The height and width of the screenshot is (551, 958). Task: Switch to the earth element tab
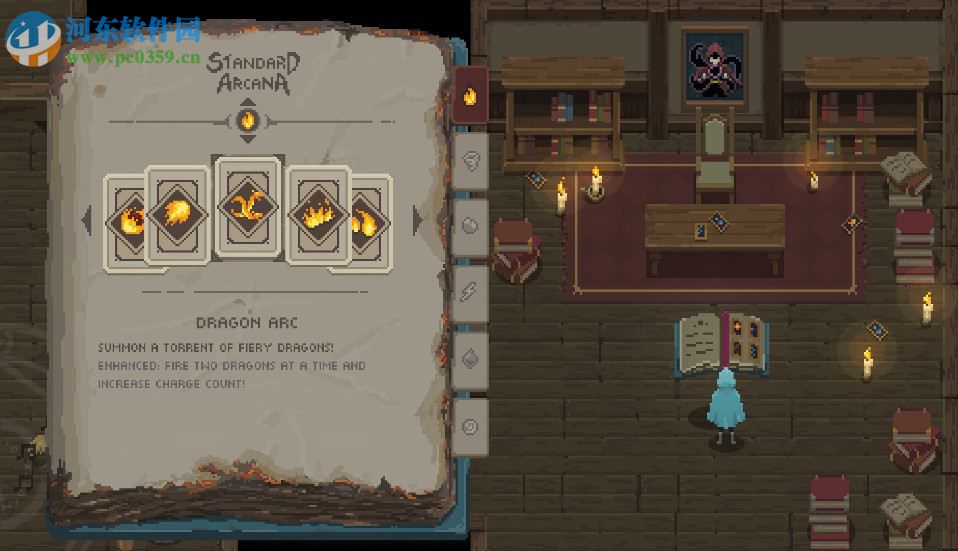coord(470,225)
